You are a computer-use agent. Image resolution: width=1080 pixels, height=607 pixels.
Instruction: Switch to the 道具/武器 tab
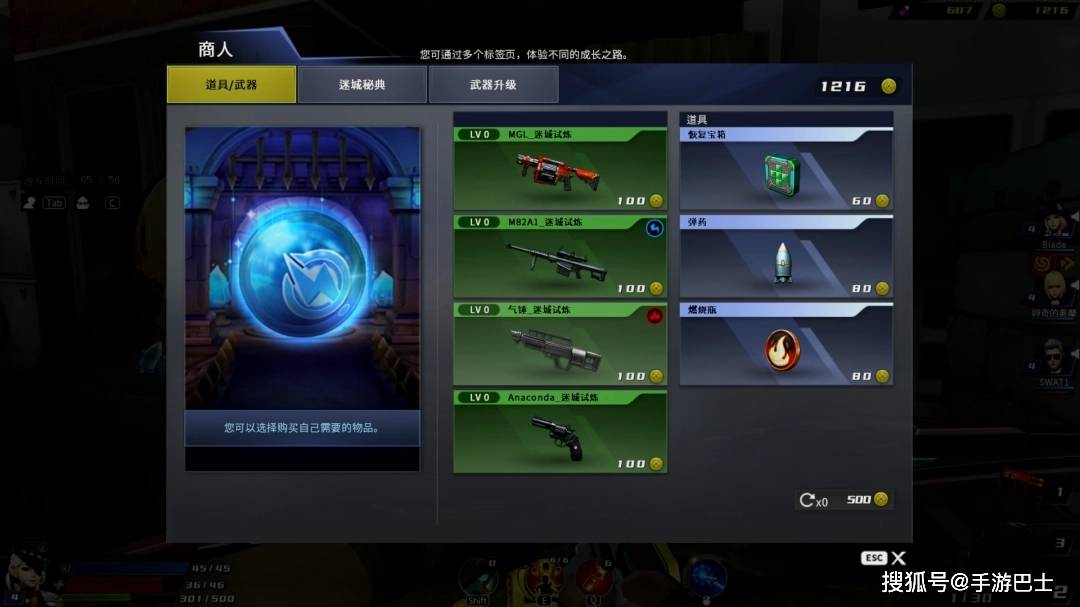coord(231,85)
